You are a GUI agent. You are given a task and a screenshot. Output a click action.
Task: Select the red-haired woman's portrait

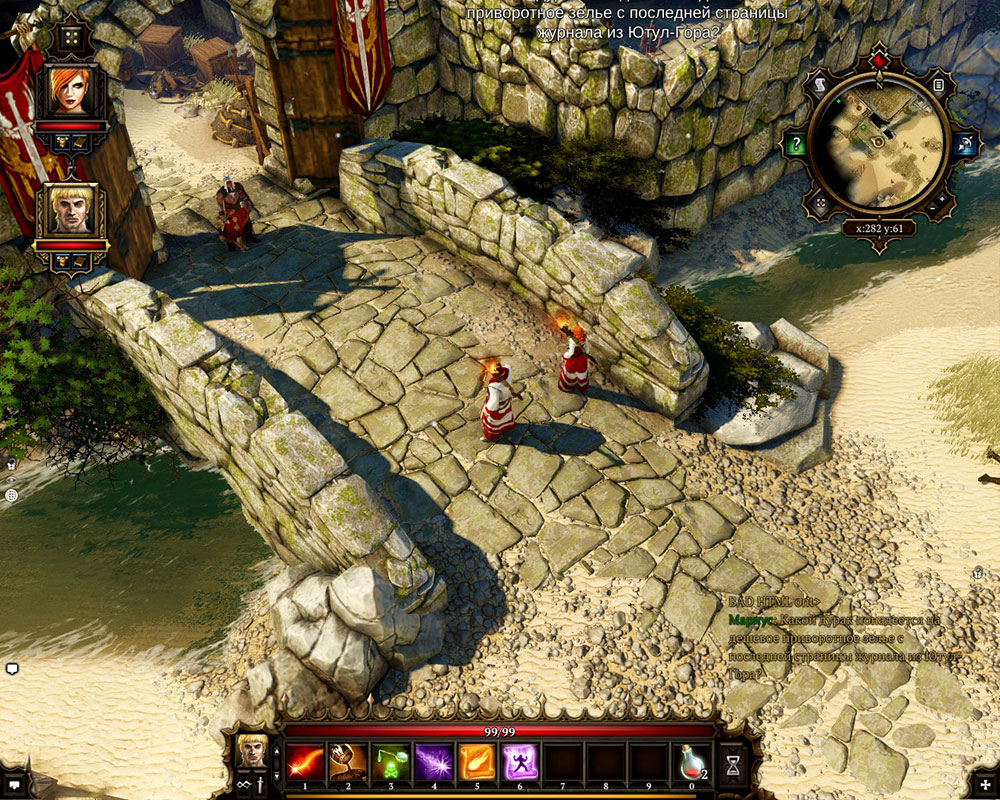click(x=70, y=91)
